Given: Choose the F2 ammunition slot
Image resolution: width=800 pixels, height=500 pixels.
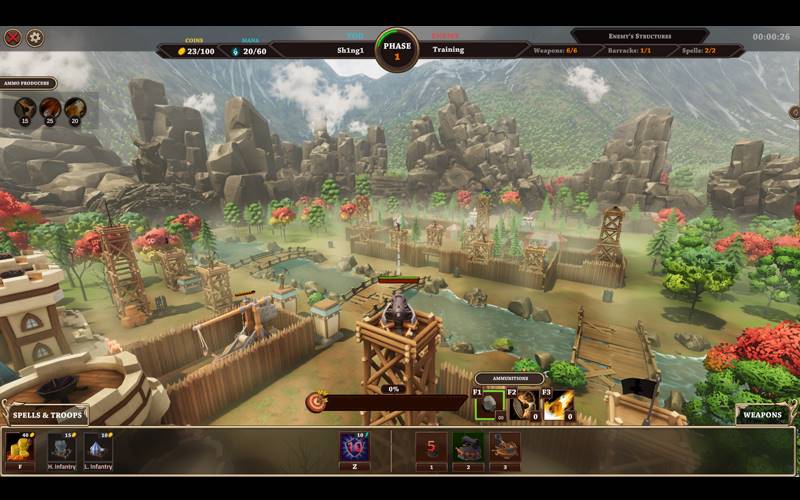Looking at the screenshot, I should [x=524, y=405].
